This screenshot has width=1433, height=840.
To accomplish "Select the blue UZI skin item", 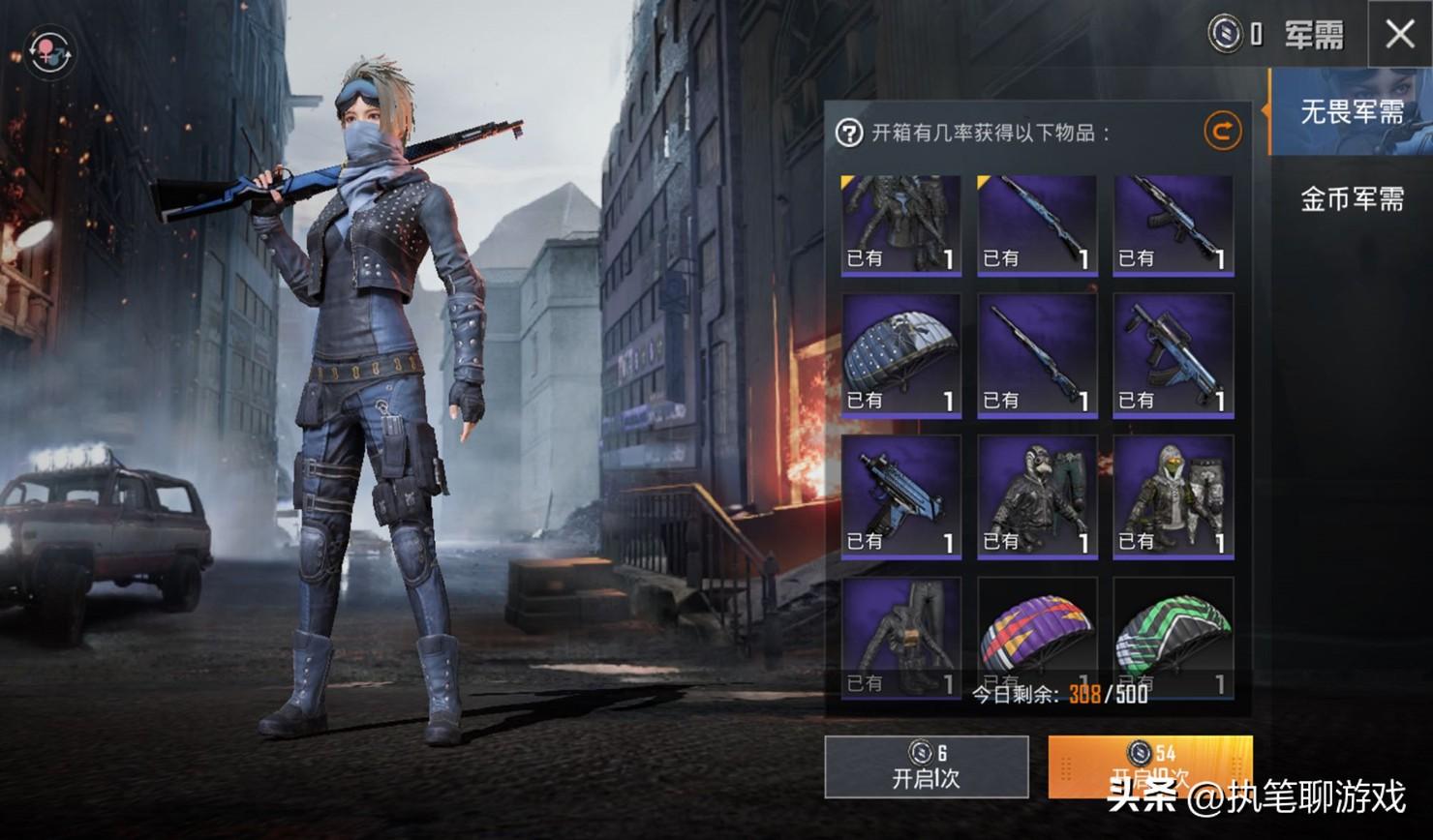I will (x=900, y=496).
